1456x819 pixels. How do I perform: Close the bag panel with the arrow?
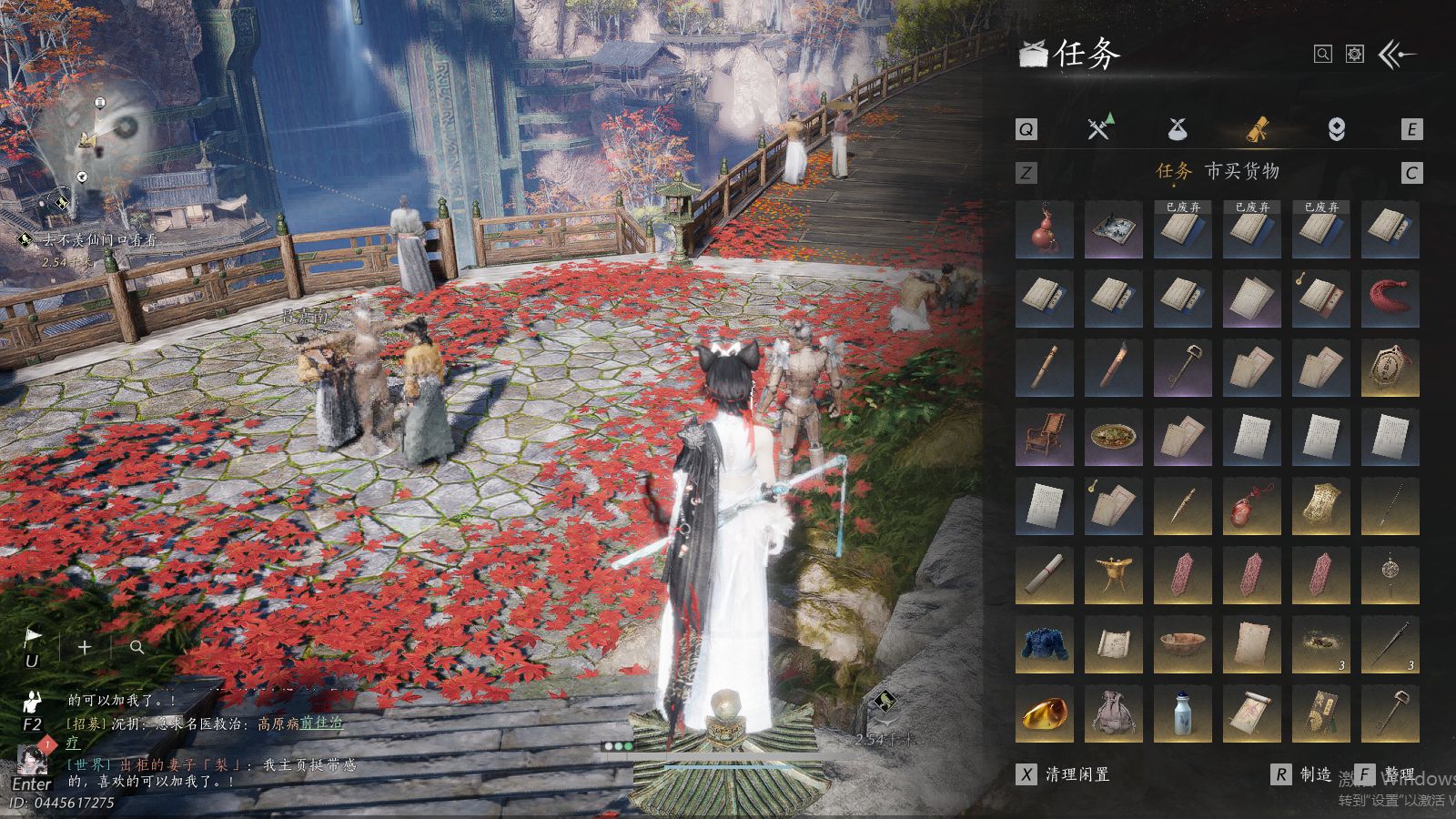(x=1397, y=55)
